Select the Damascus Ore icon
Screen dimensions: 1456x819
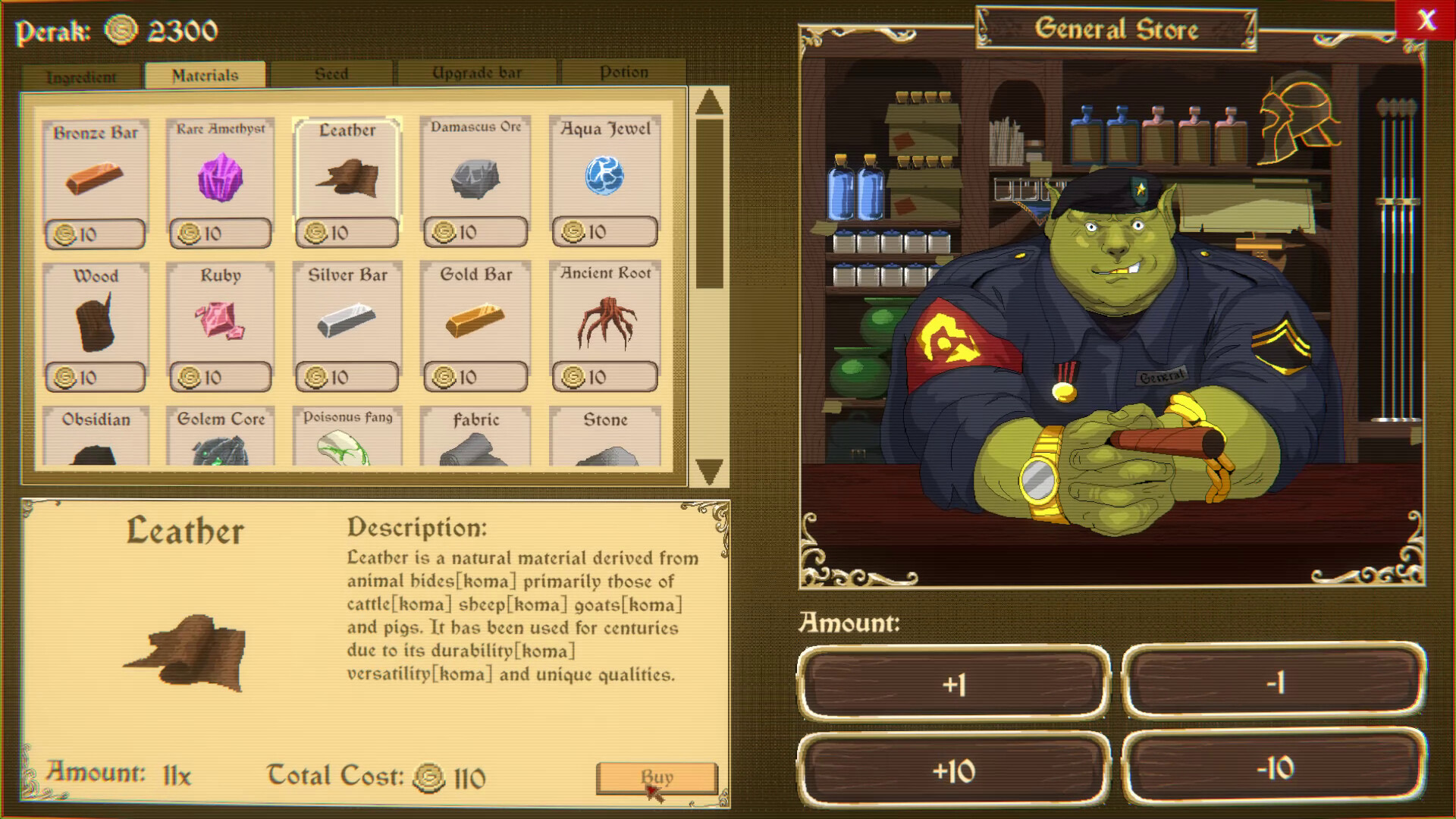click(x=475, y=174)
